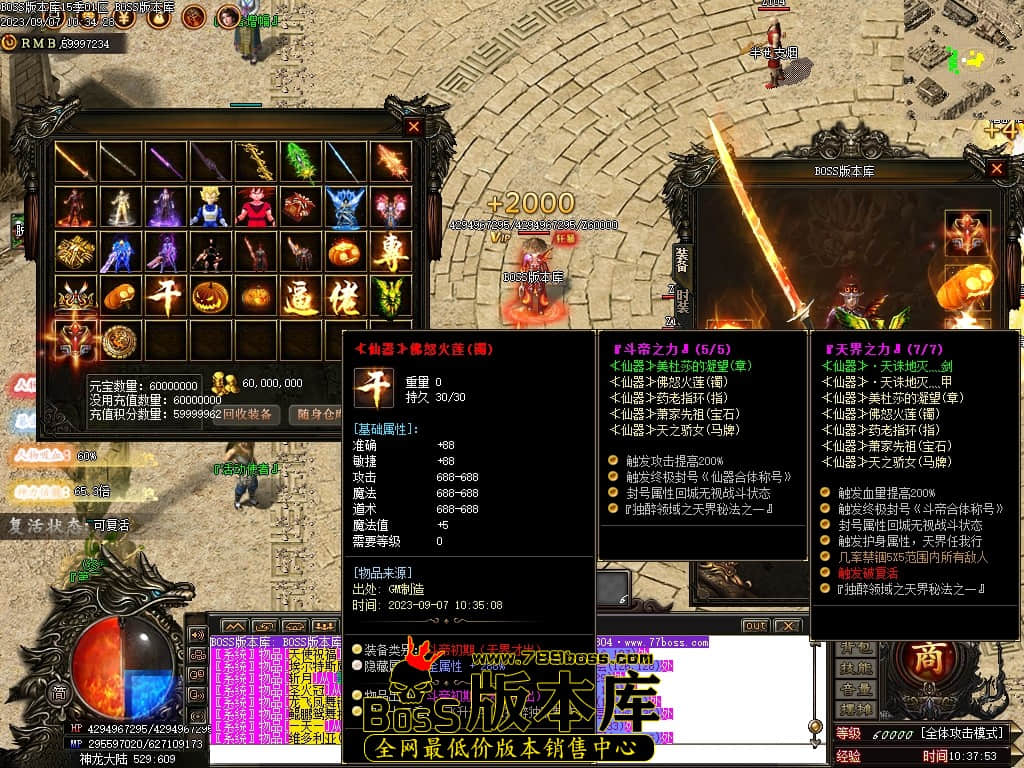
Task: Close the BOSS版本库 character window
Action: tap(996, 169)
